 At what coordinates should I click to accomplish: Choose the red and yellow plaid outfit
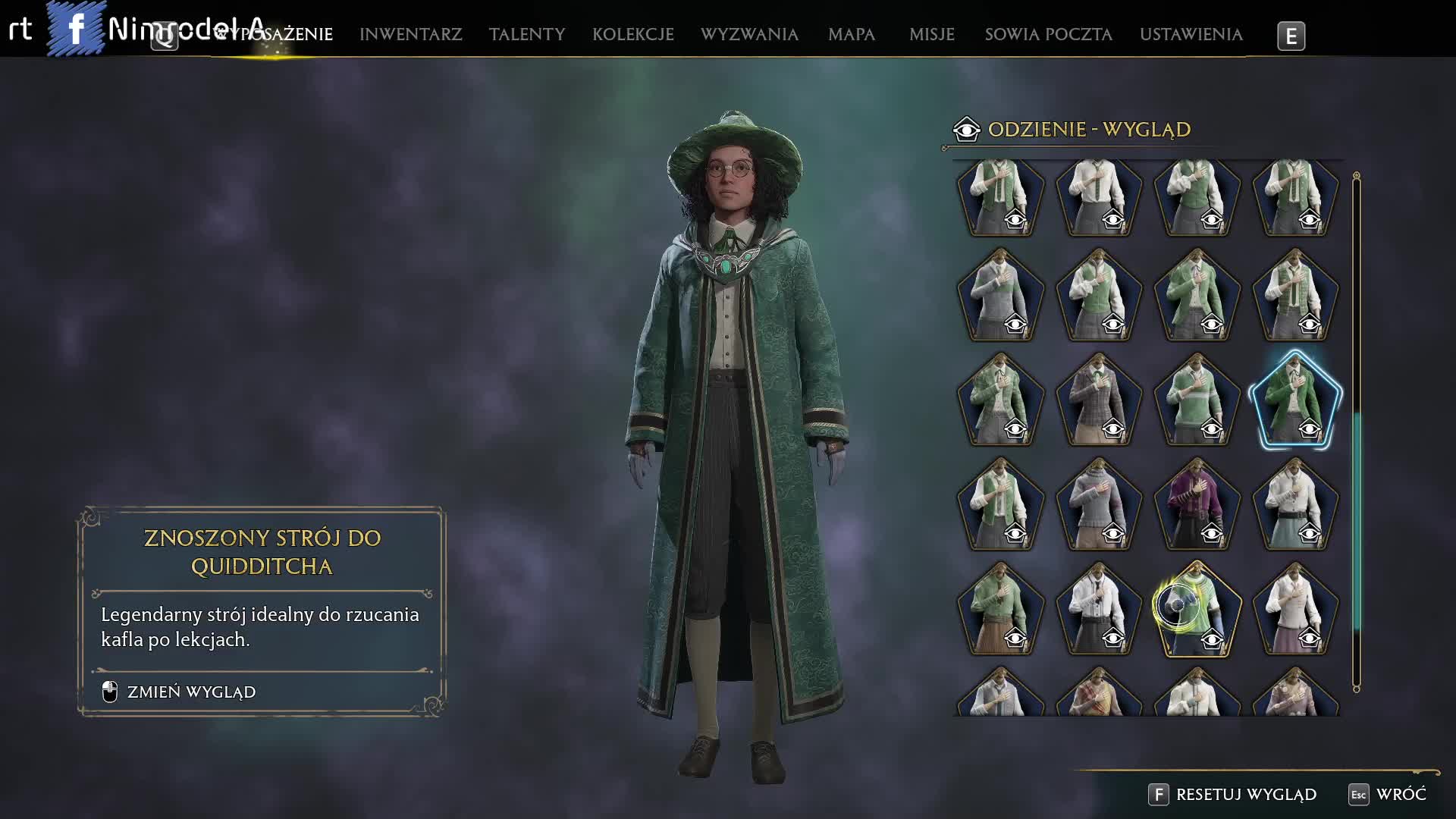coord(1098,694)
